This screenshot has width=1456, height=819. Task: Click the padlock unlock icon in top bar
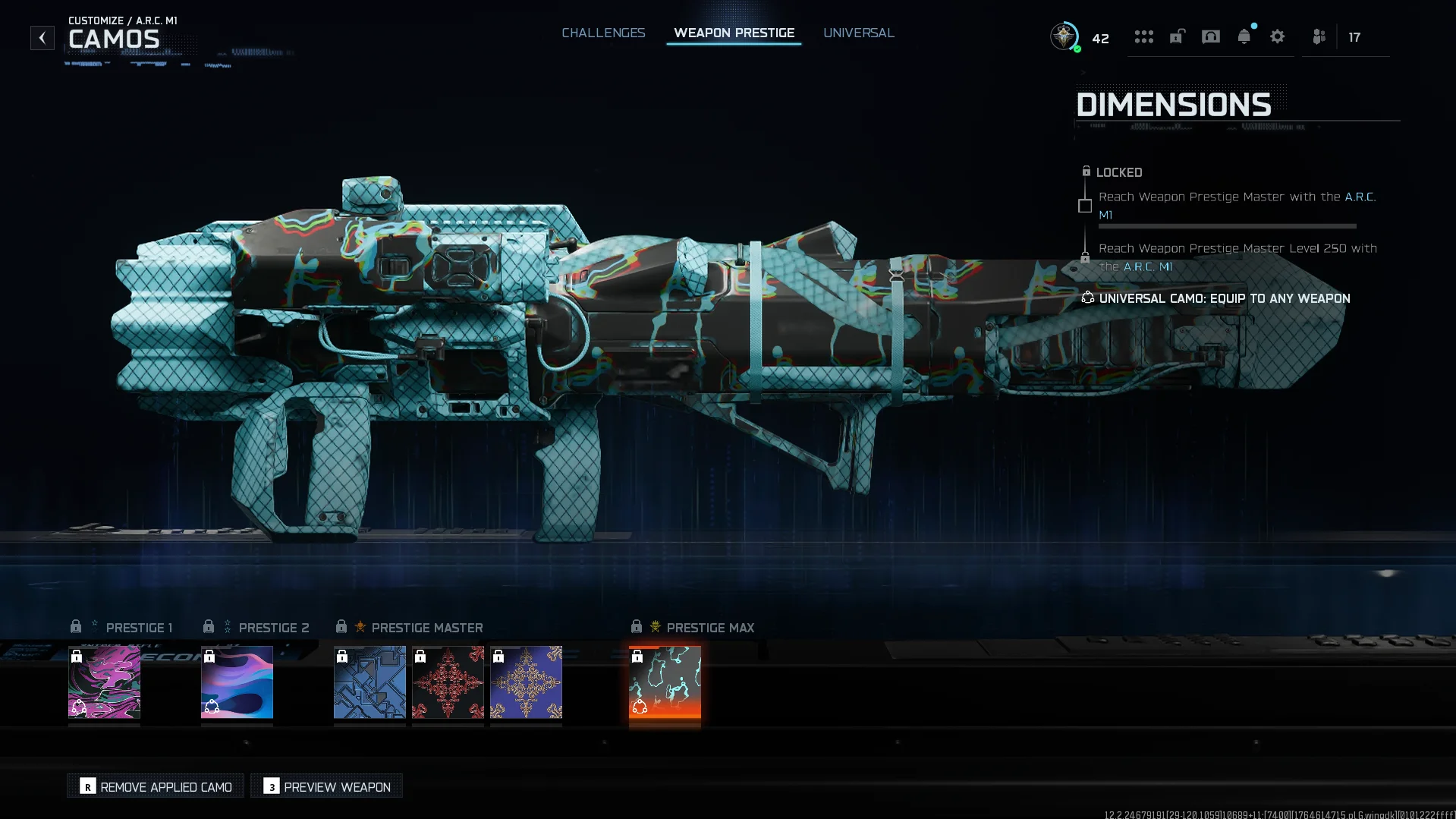(x=1177, y=37)
